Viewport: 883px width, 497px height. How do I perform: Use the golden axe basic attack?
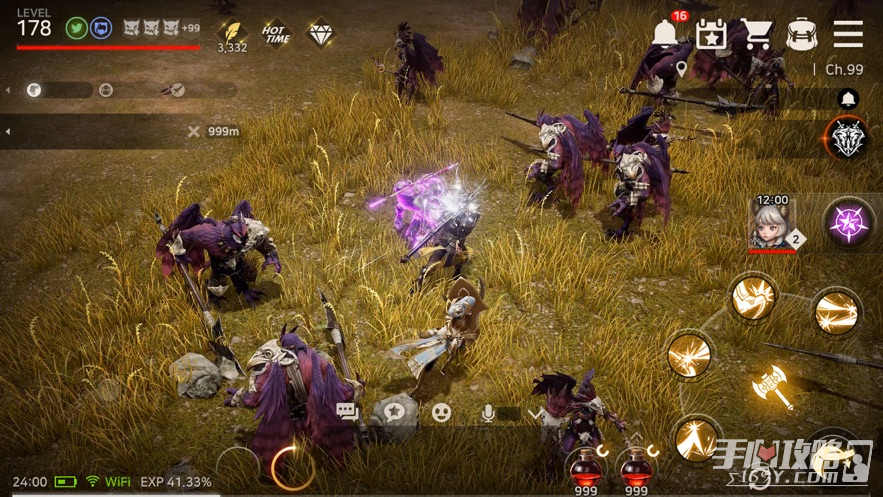(772, 387)
